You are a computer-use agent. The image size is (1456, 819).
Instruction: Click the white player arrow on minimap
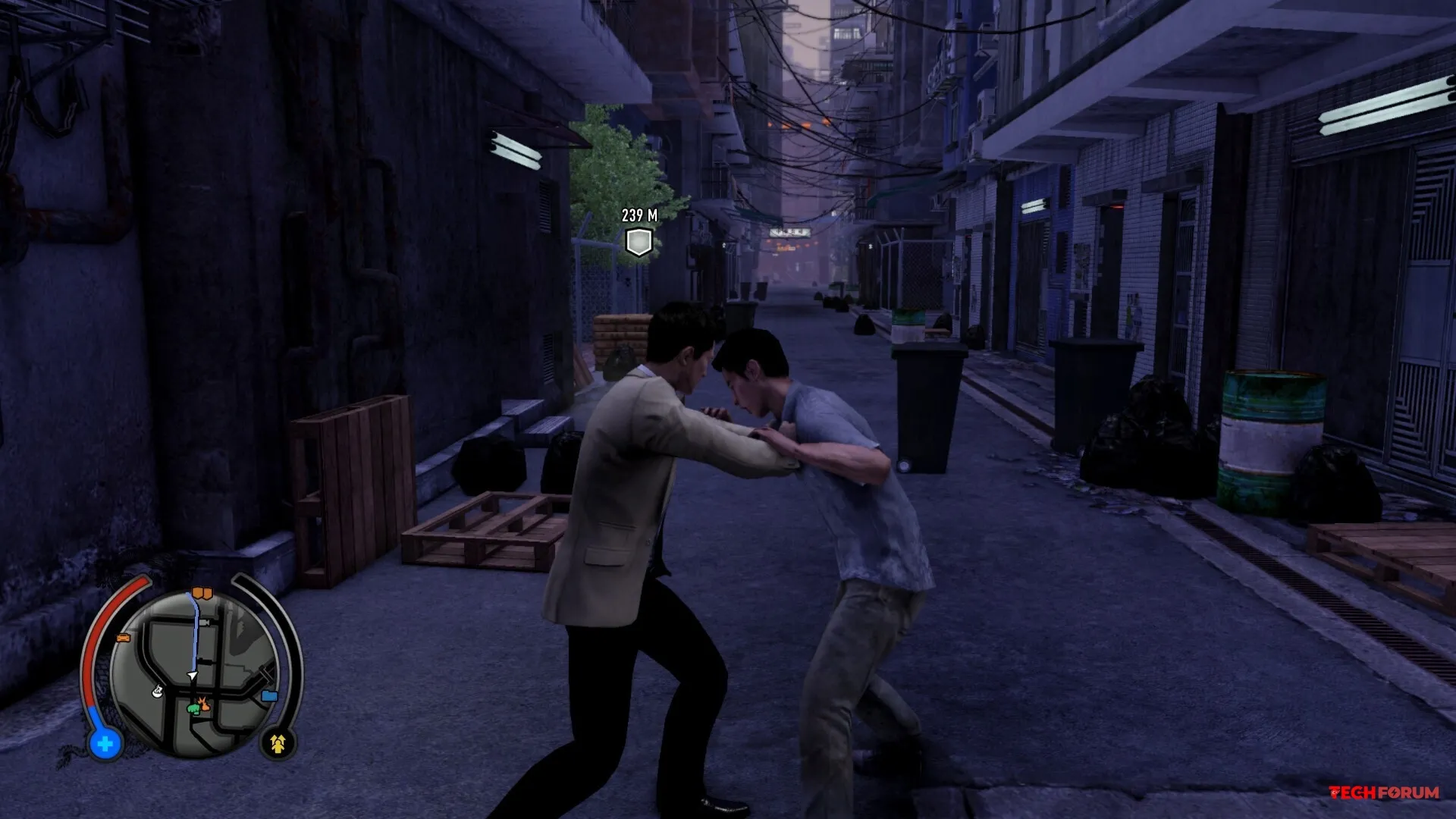[x=193, y=675]
